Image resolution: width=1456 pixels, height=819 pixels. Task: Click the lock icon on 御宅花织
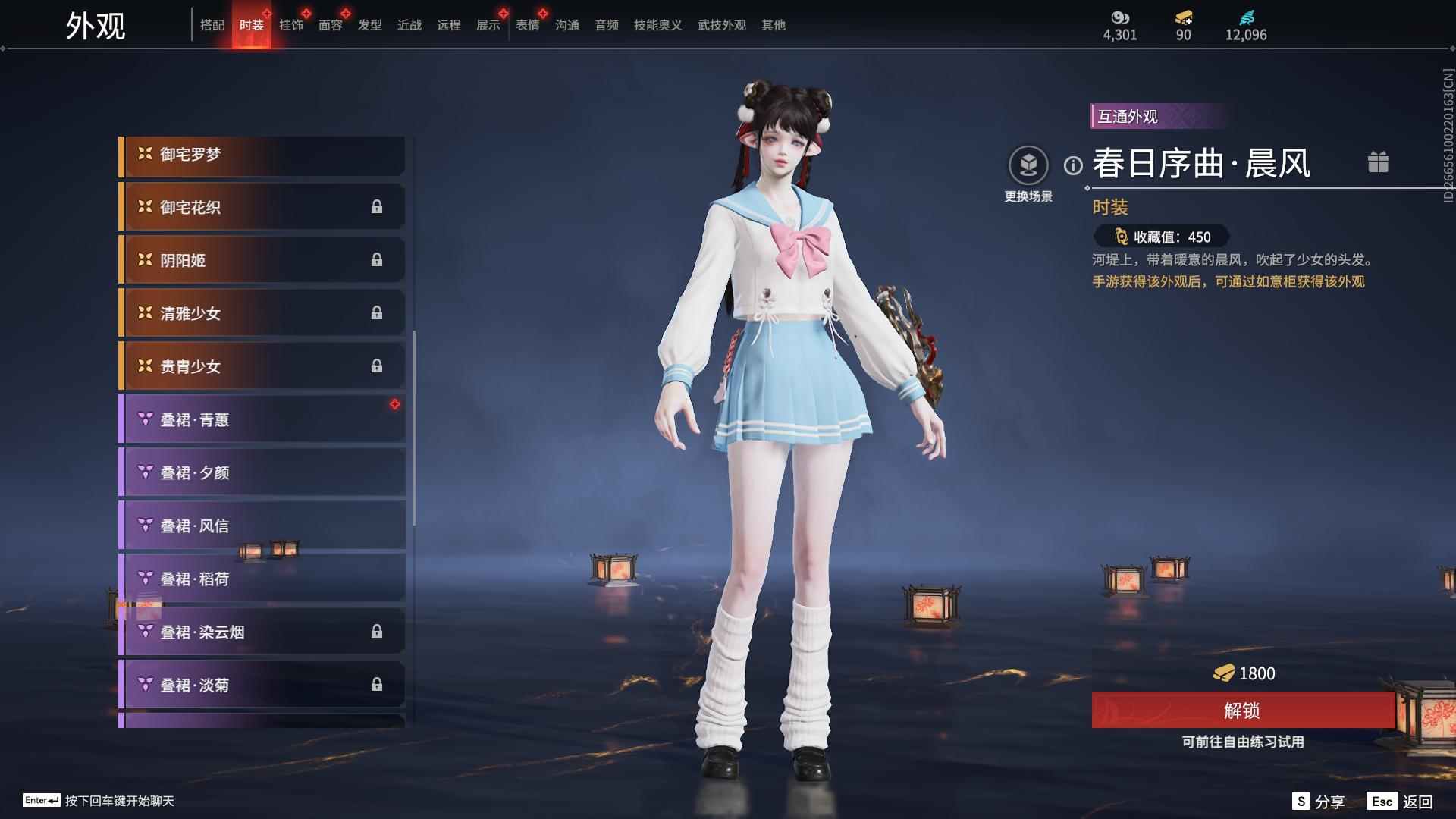(378, 207)
